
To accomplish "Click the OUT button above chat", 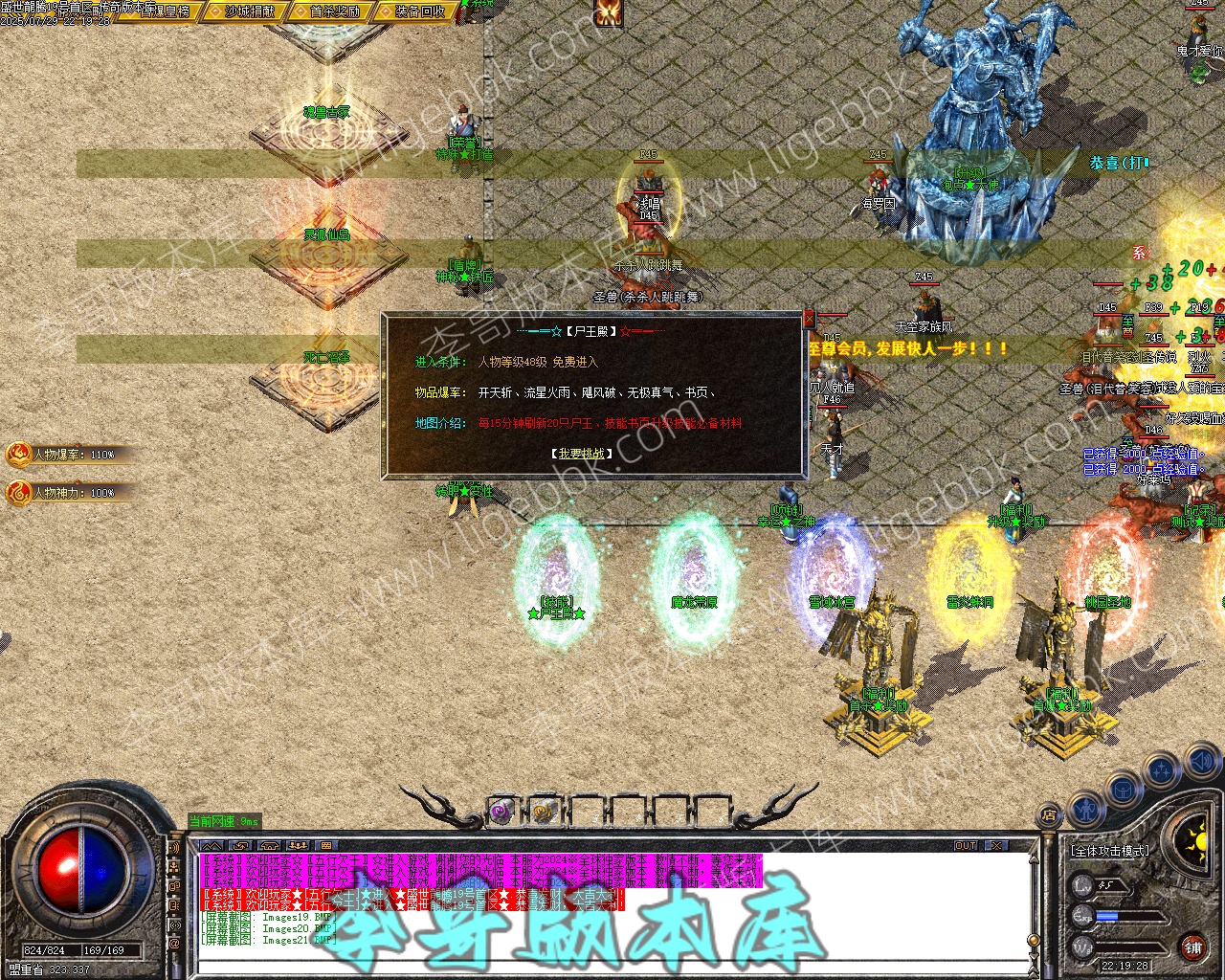I will click(x=966, y=846).
